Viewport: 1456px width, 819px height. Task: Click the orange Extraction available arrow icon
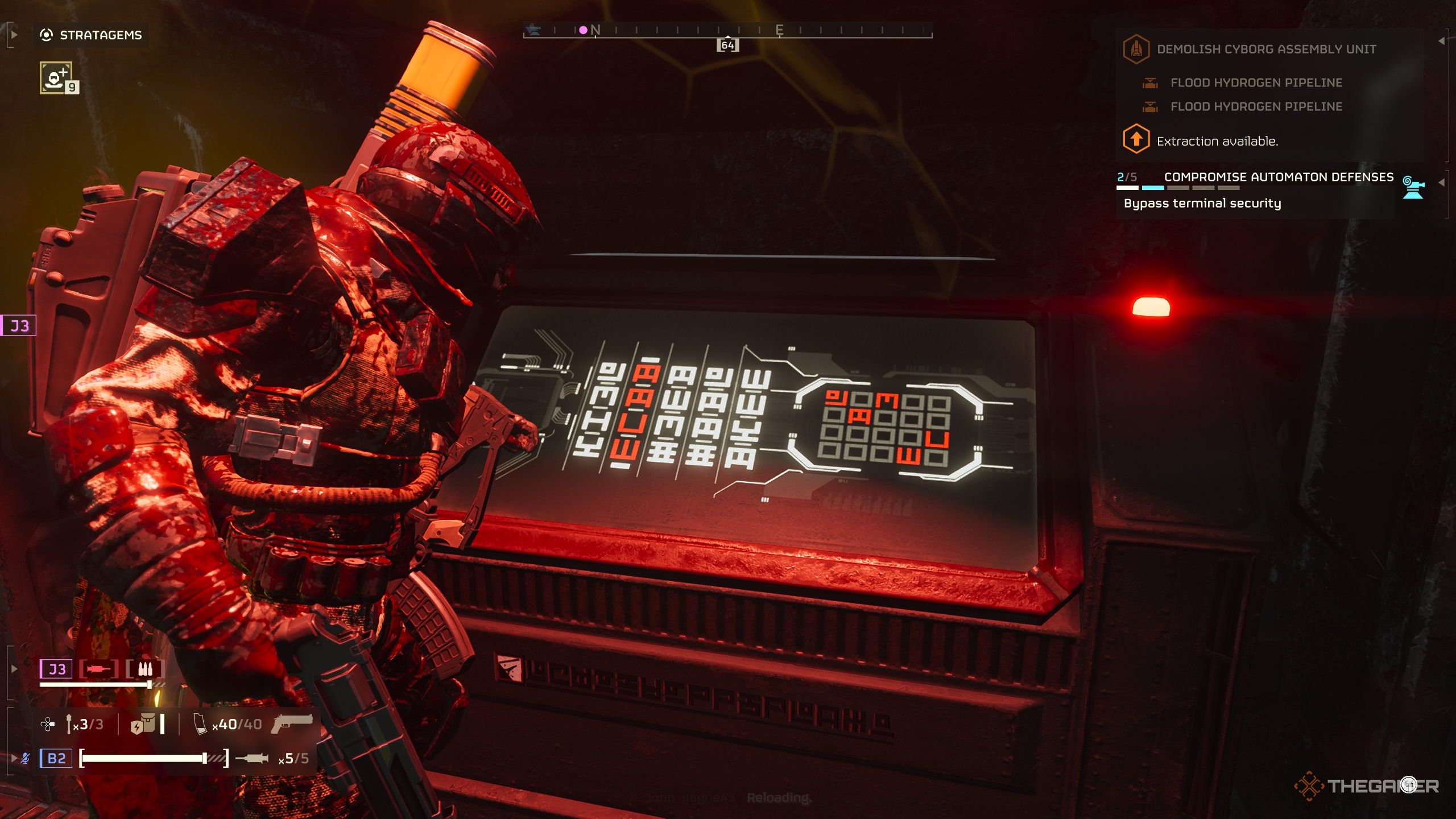[1136, 139]
